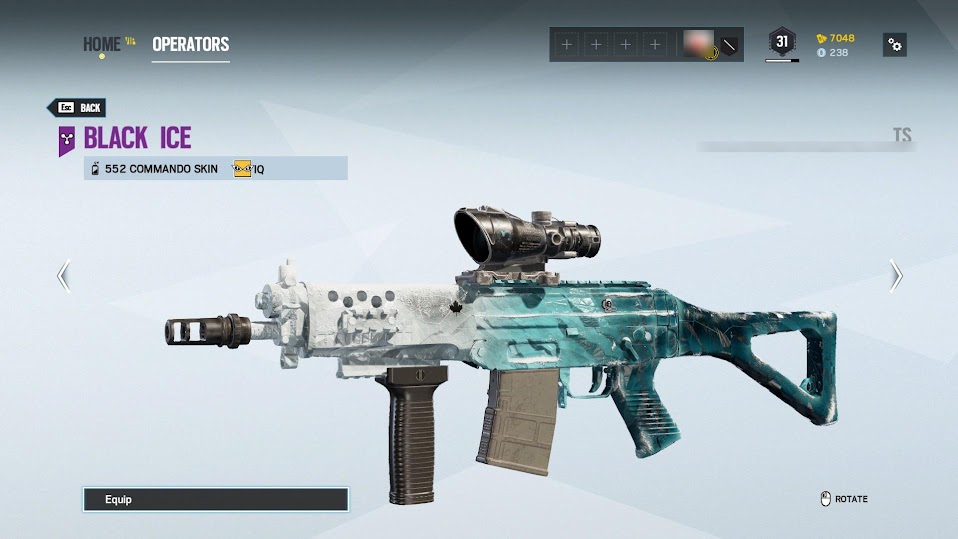Open the Renown currency shop
Screen dimensions: 958x539
[836, 38]
